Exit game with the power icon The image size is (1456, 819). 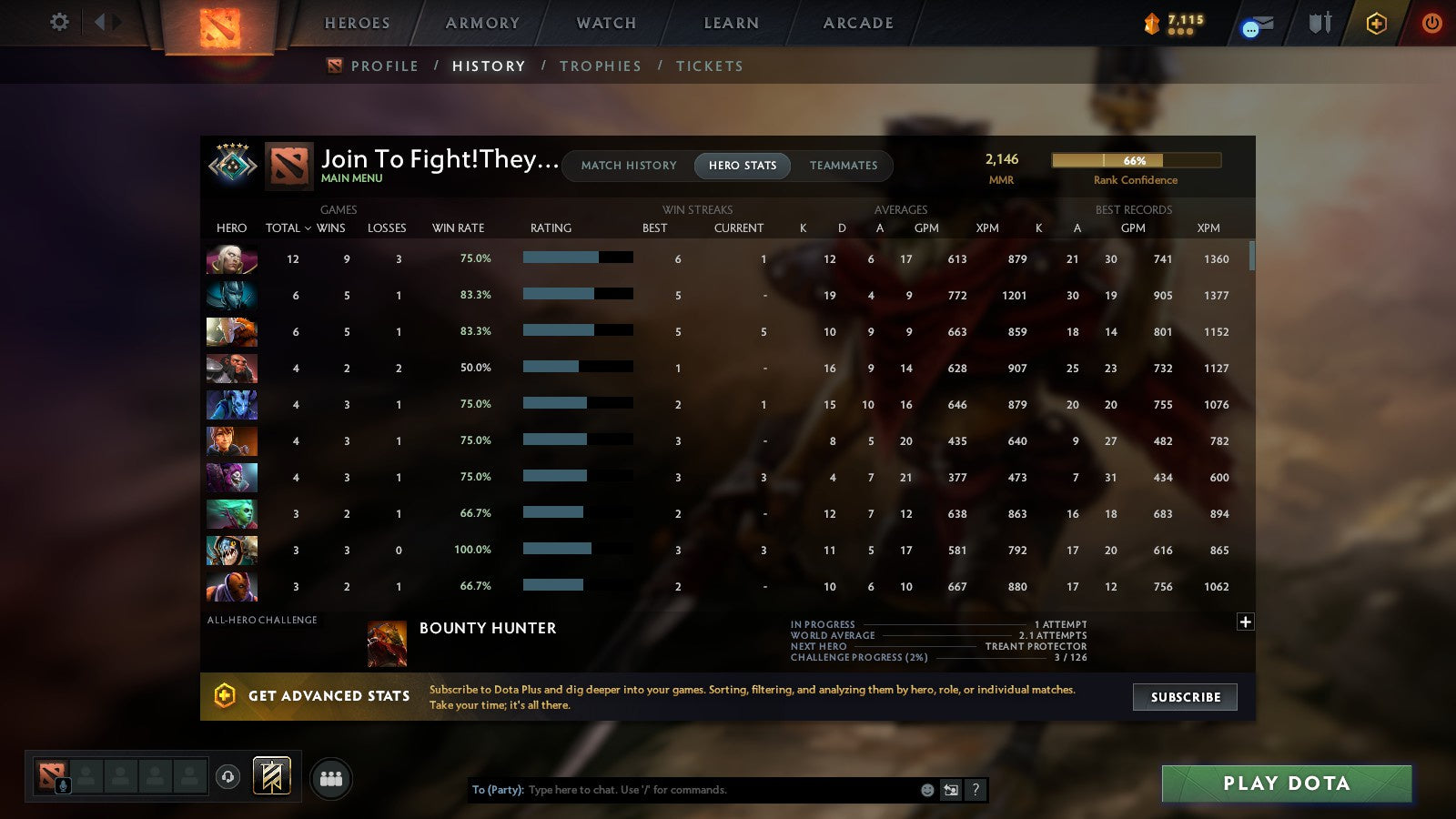1431,24
